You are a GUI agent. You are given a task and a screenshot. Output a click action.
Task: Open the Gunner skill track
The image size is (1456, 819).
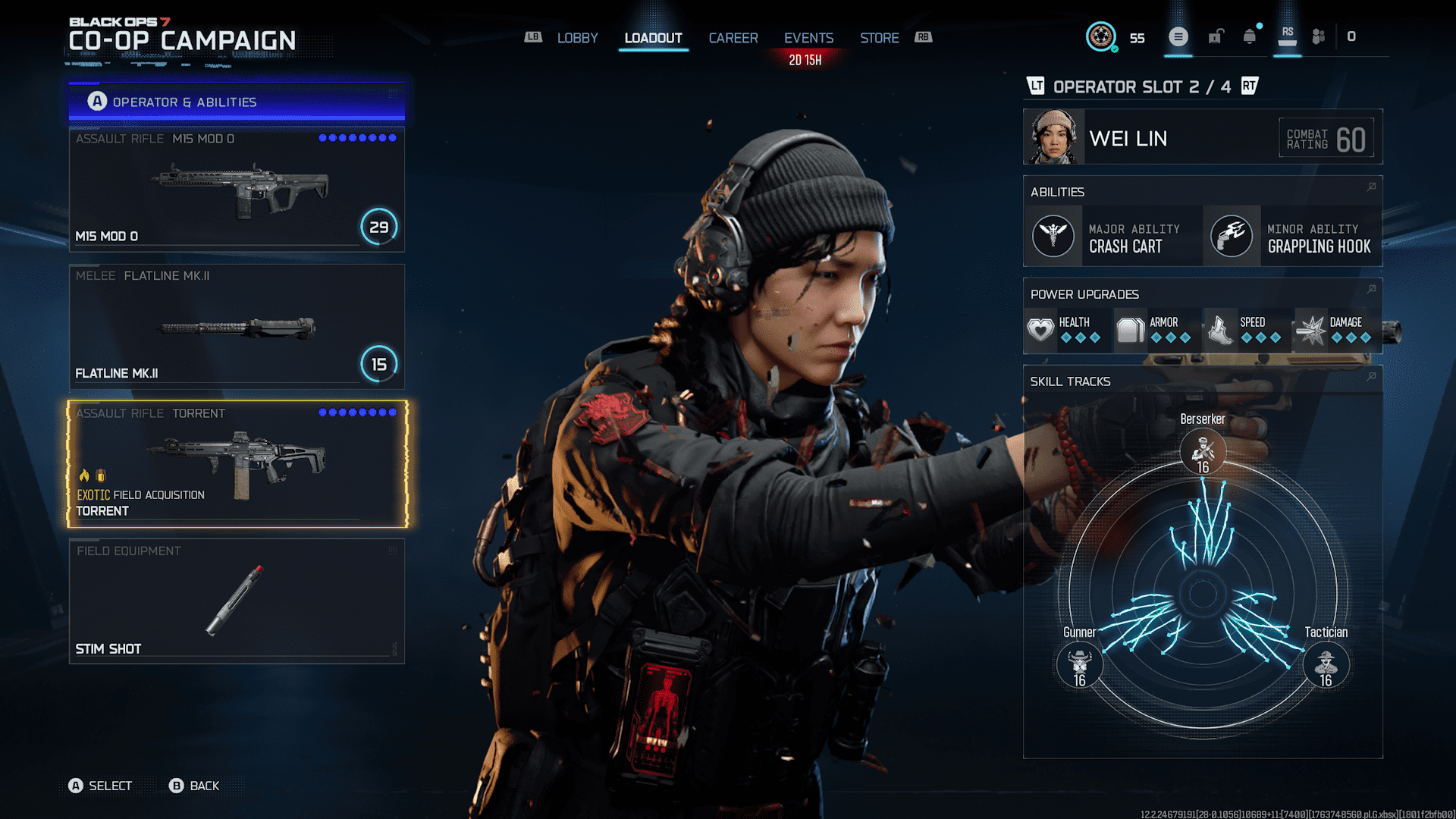(1079, 664)
